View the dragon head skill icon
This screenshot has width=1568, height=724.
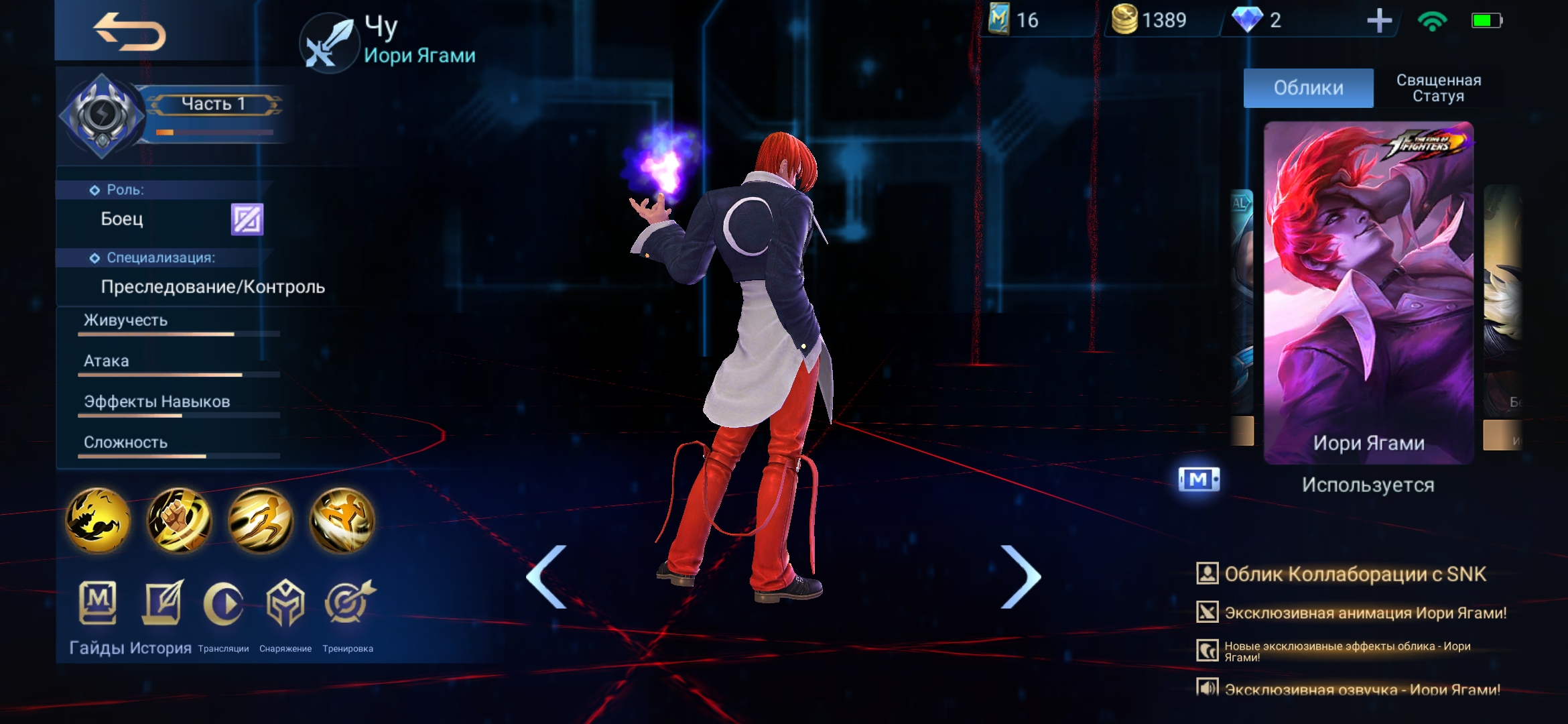98,520
